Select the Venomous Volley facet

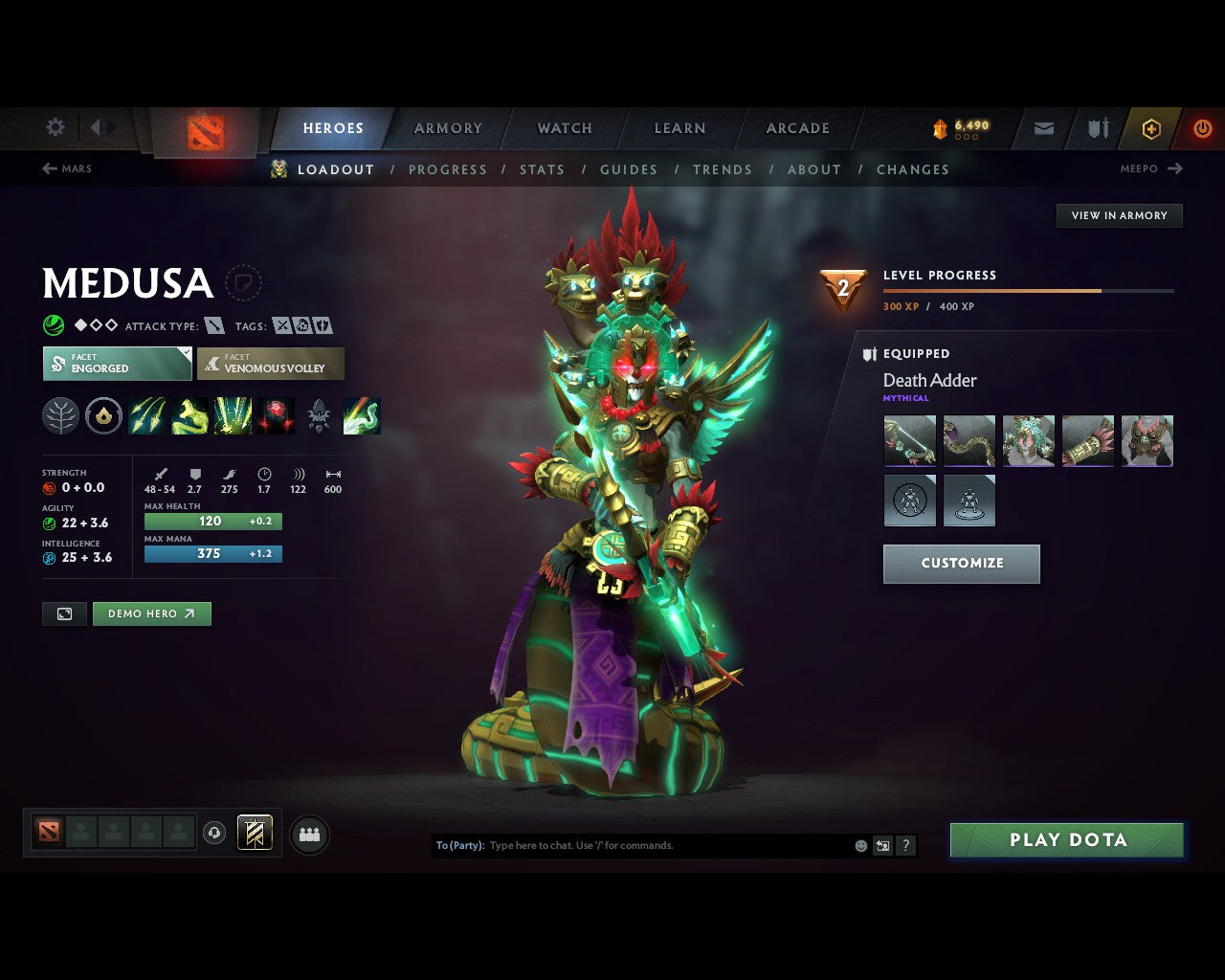point(271,364)
